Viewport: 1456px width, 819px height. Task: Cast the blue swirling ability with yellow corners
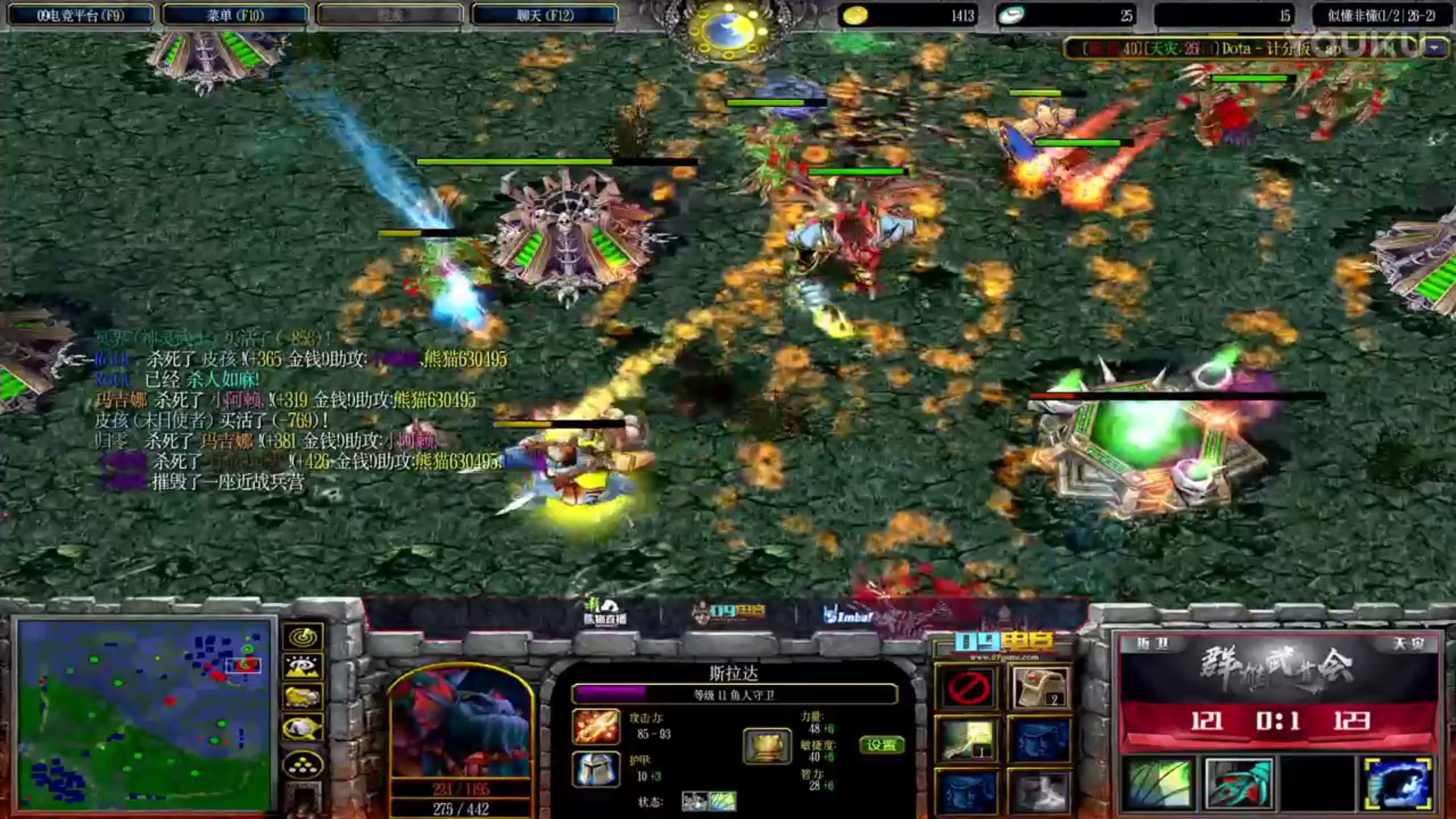tap(1397, 783)
